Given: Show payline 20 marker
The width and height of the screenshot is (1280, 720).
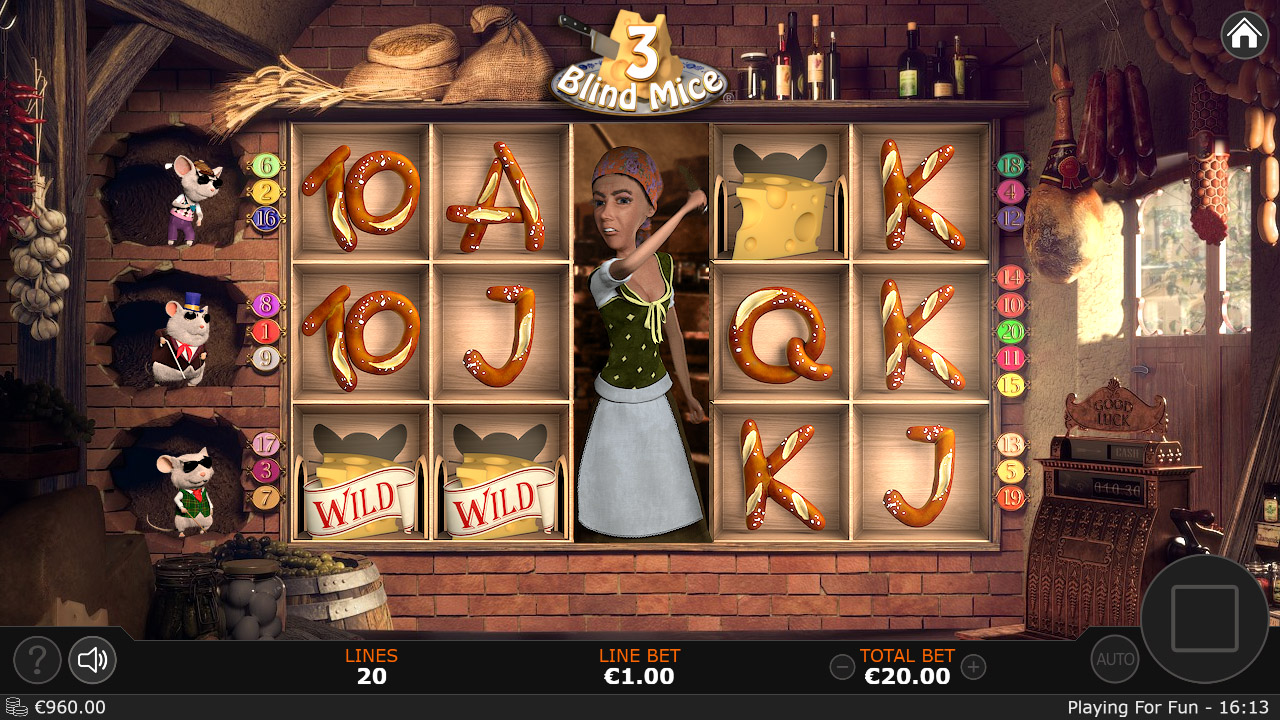Looking at the screenshot, I should [1011, 331].
